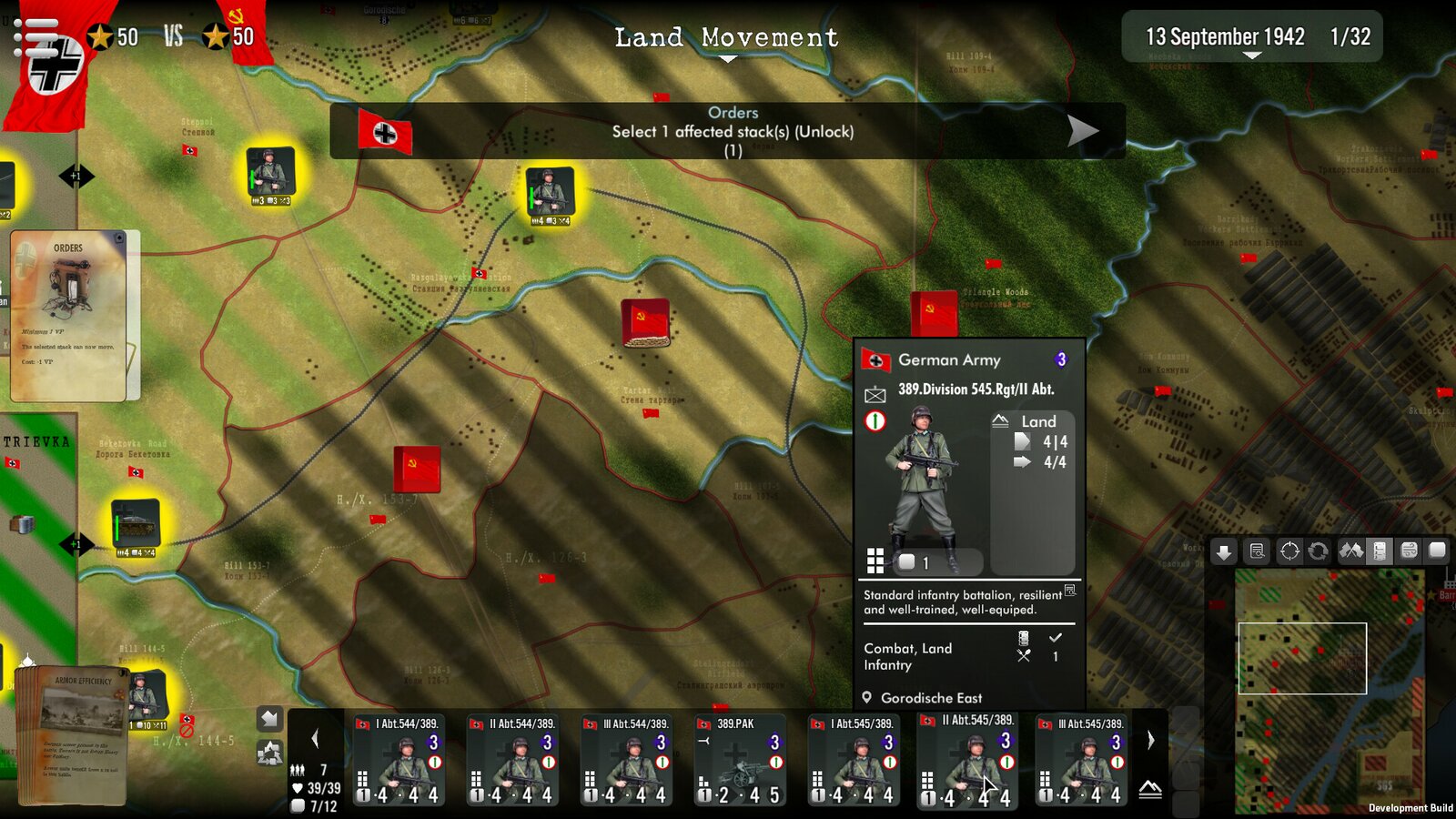The image size is (1456, 819).
Task: Toggle the NATO counter grid on the unit panel
Action: tap(875, 561)
